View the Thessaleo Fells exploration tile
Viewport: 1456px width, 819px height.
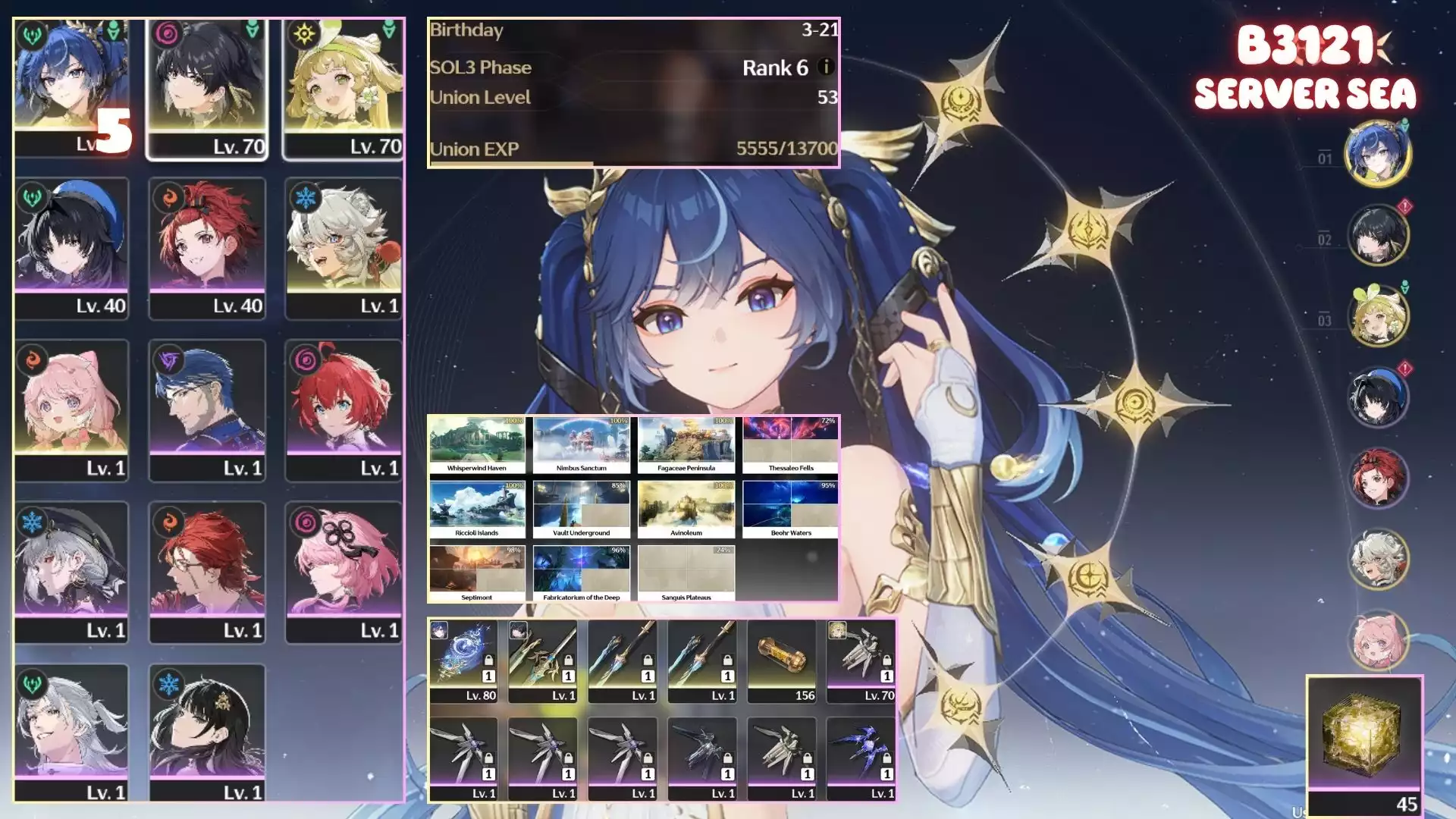point(791,445)
